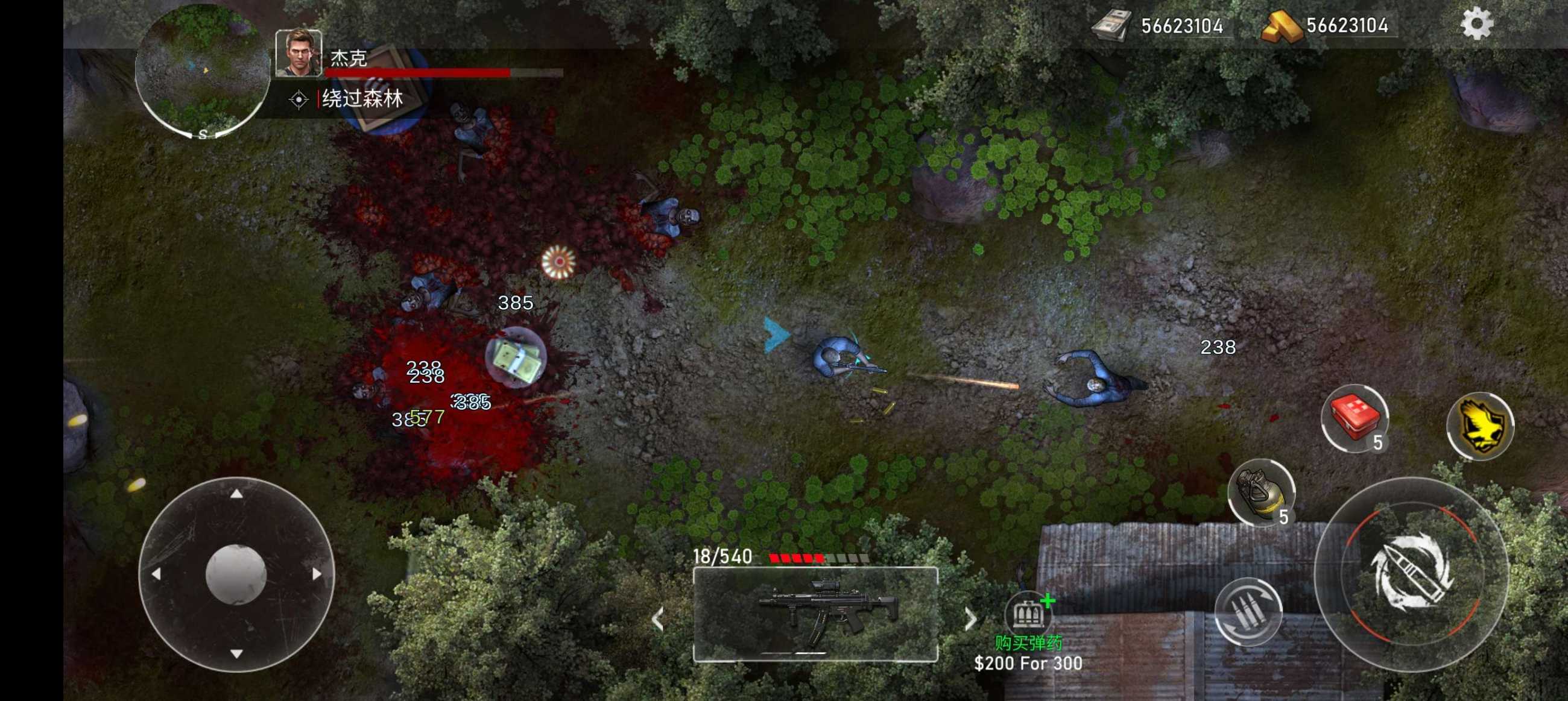Switch to the next weapon arrow
Image resolution: width=1568 pixels, height=701 pixels.
tap(970, 620)
